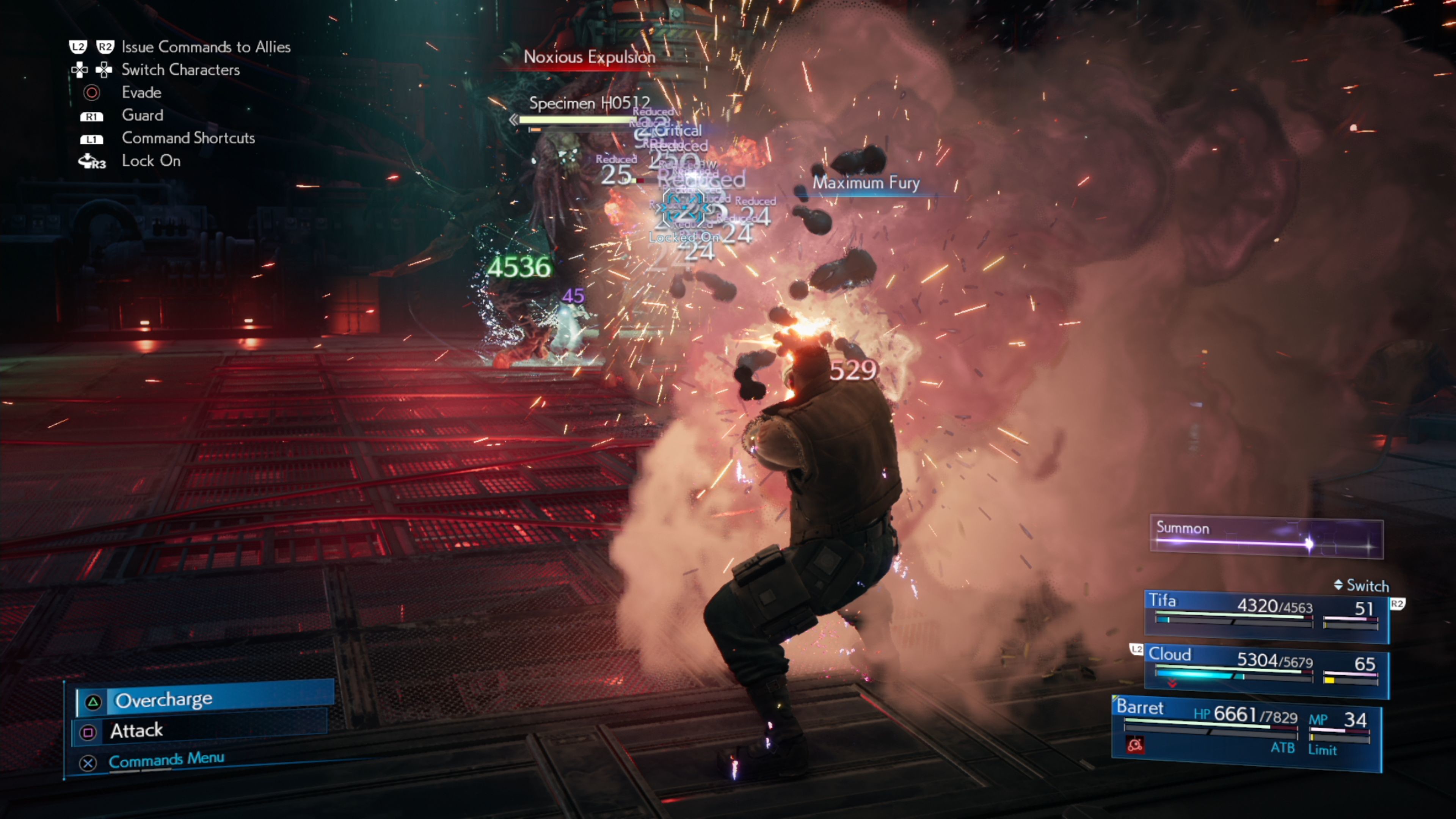Screen dimensions: 1456x819
Task: Toggle Lock On targeting via its legend entry
Action: 151,161
